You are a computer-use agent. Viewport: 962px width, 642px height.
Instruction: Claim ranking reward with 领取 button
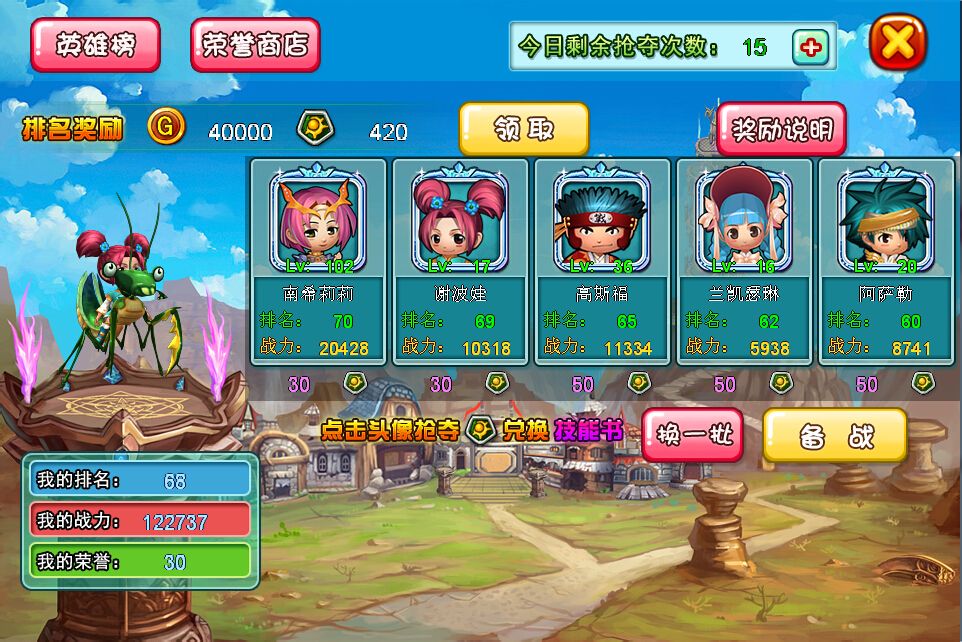[523, 129]
